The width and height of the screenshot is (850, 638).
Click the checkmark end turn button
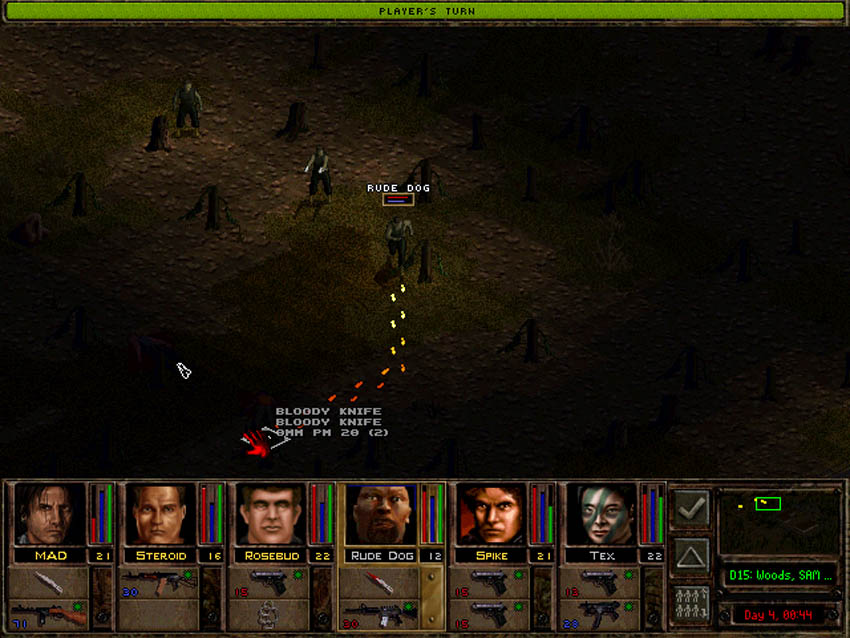(x=691, y=509)
